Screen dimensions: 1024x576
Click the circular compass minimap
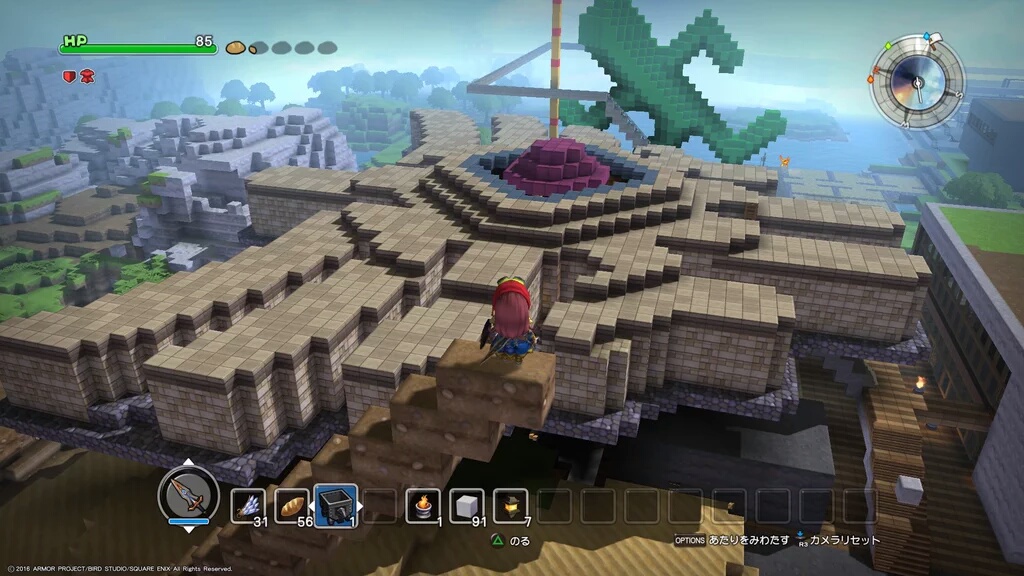coord(918,81)
